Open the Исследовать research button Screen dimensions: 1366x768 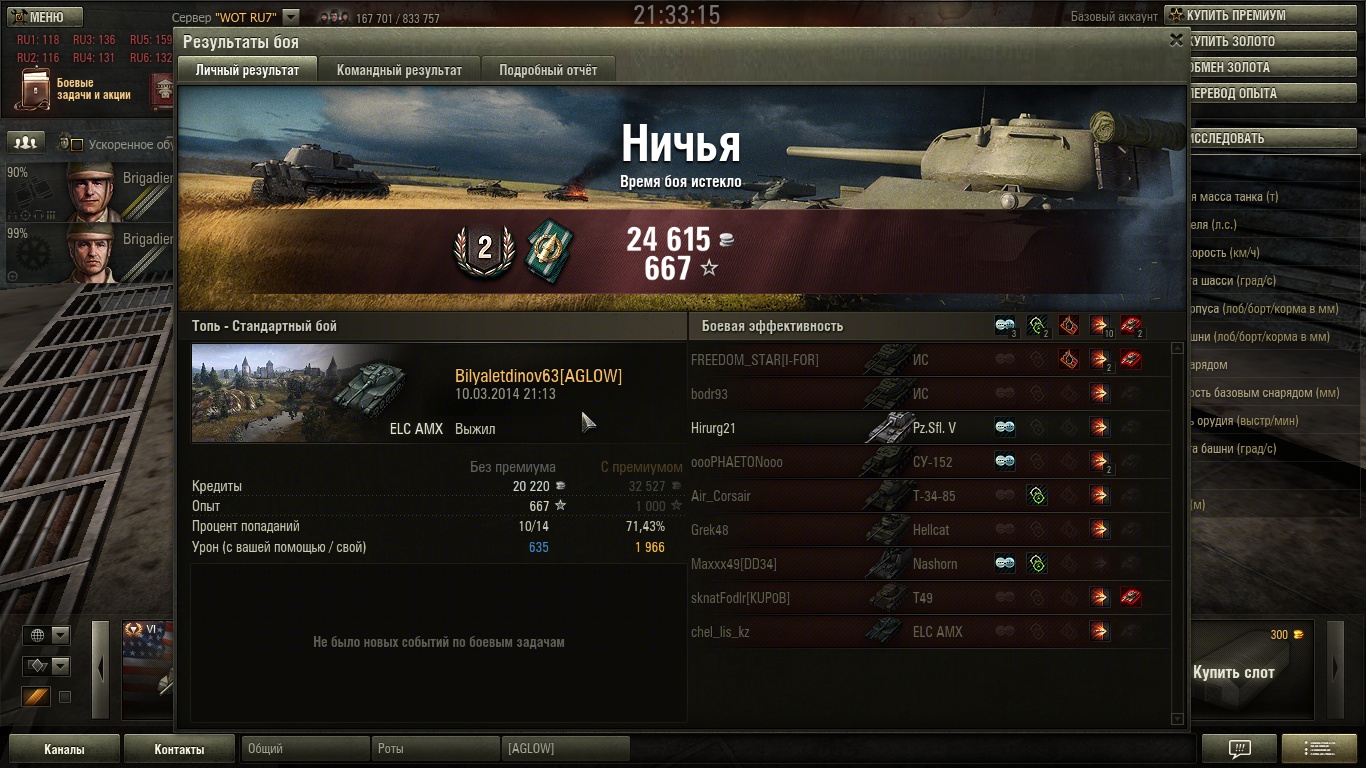pyautogui.click(x=1270, y=138)
